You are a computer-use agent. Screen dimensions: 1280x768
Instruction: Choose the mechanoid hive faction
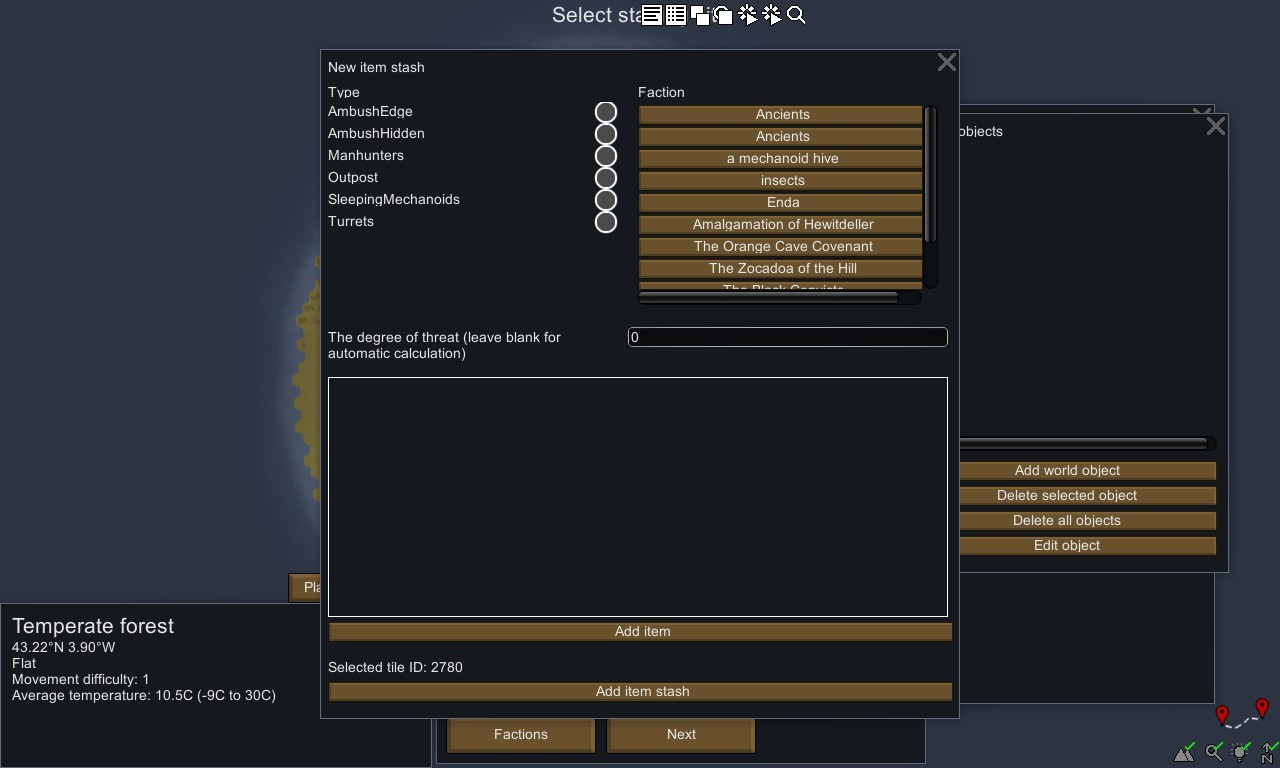click(x=781, y=159)
